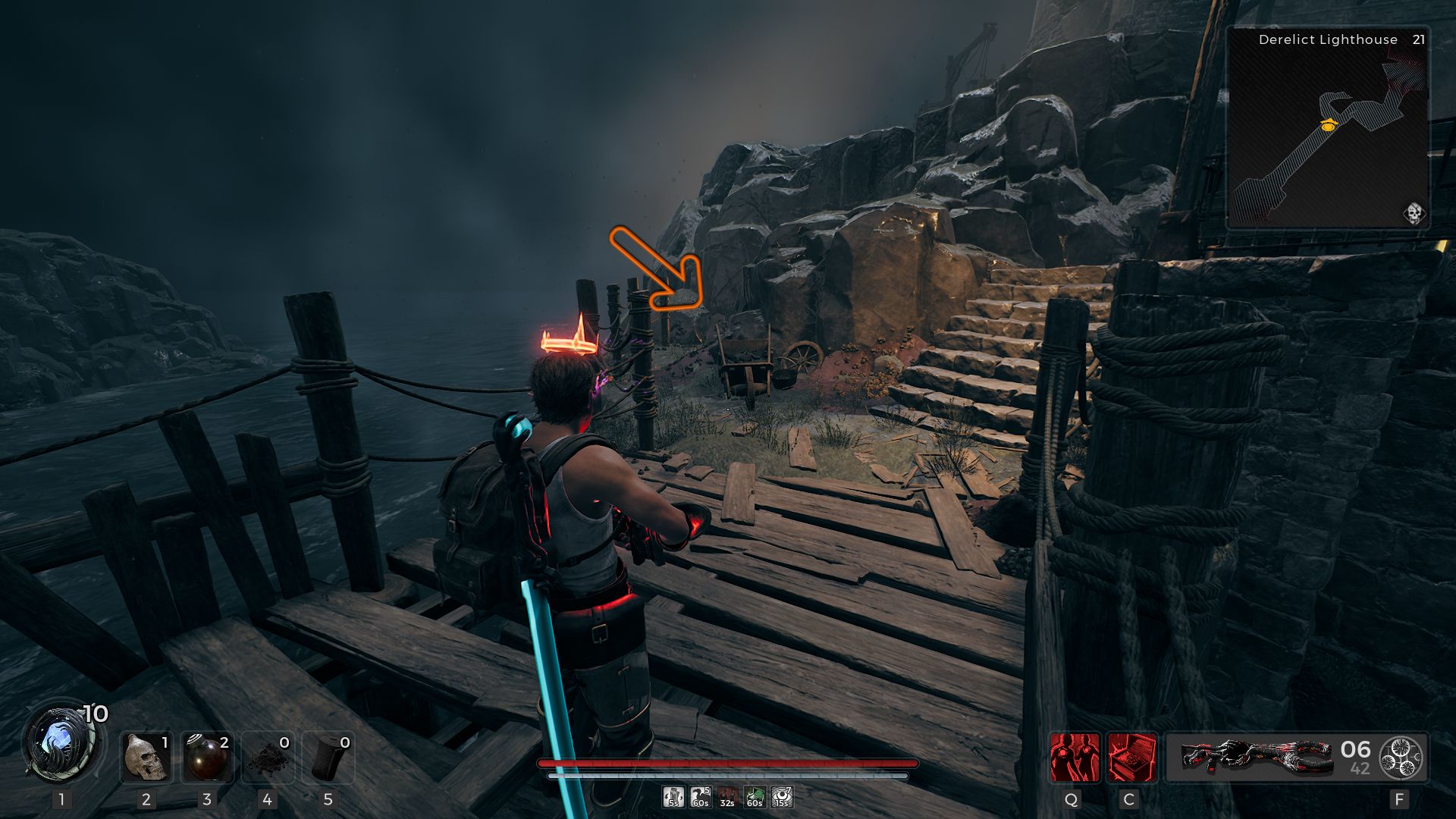
Task: Click the bird buff icon with 60s timer
Action: point(700,796)
